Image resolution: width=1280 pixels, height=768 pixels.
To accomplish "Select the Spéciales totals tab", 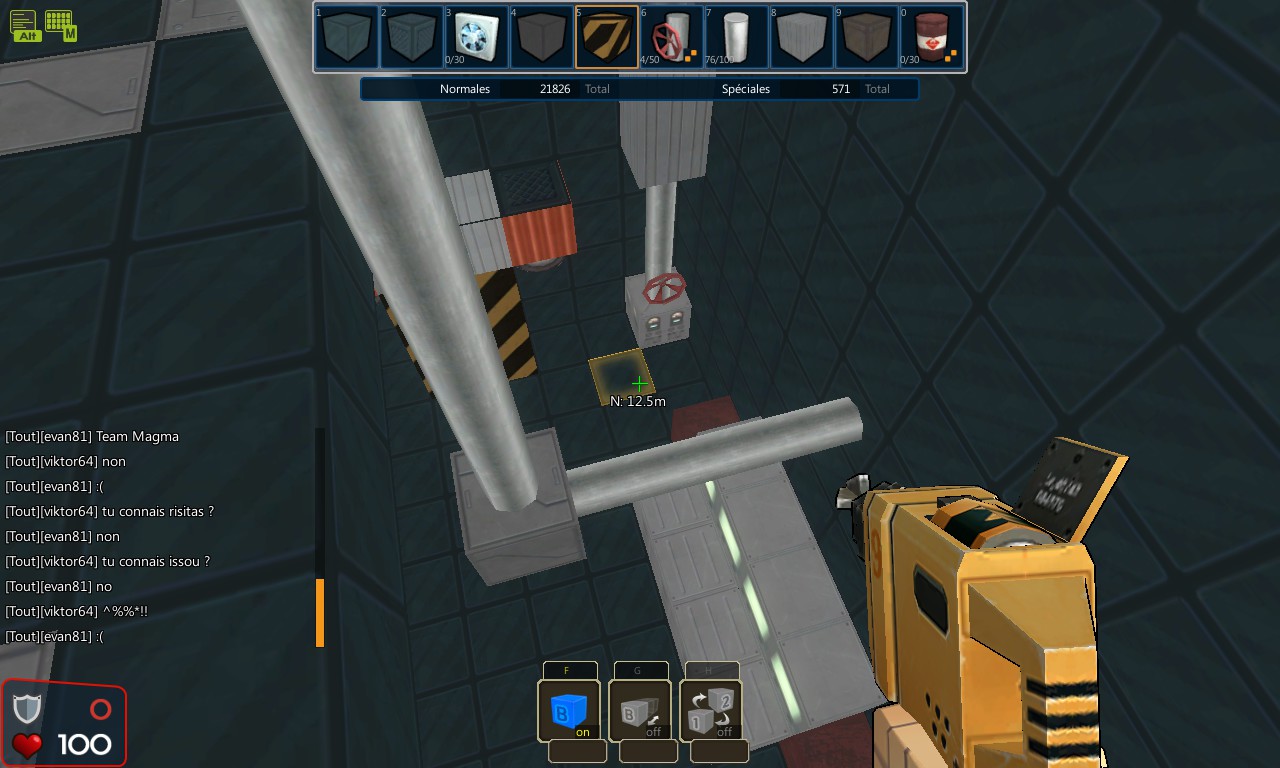I will pyautogui.click(x=746, y=88).
